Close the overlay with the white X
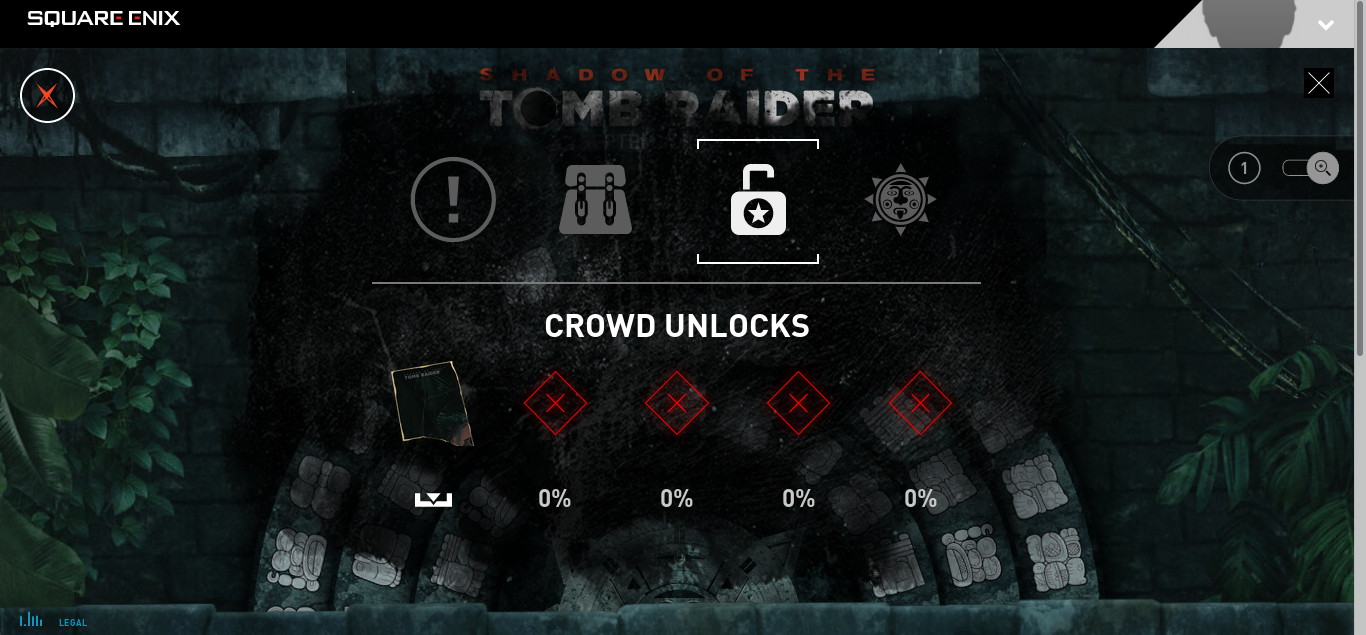The image size is (1366, 635). [1319, 83]
